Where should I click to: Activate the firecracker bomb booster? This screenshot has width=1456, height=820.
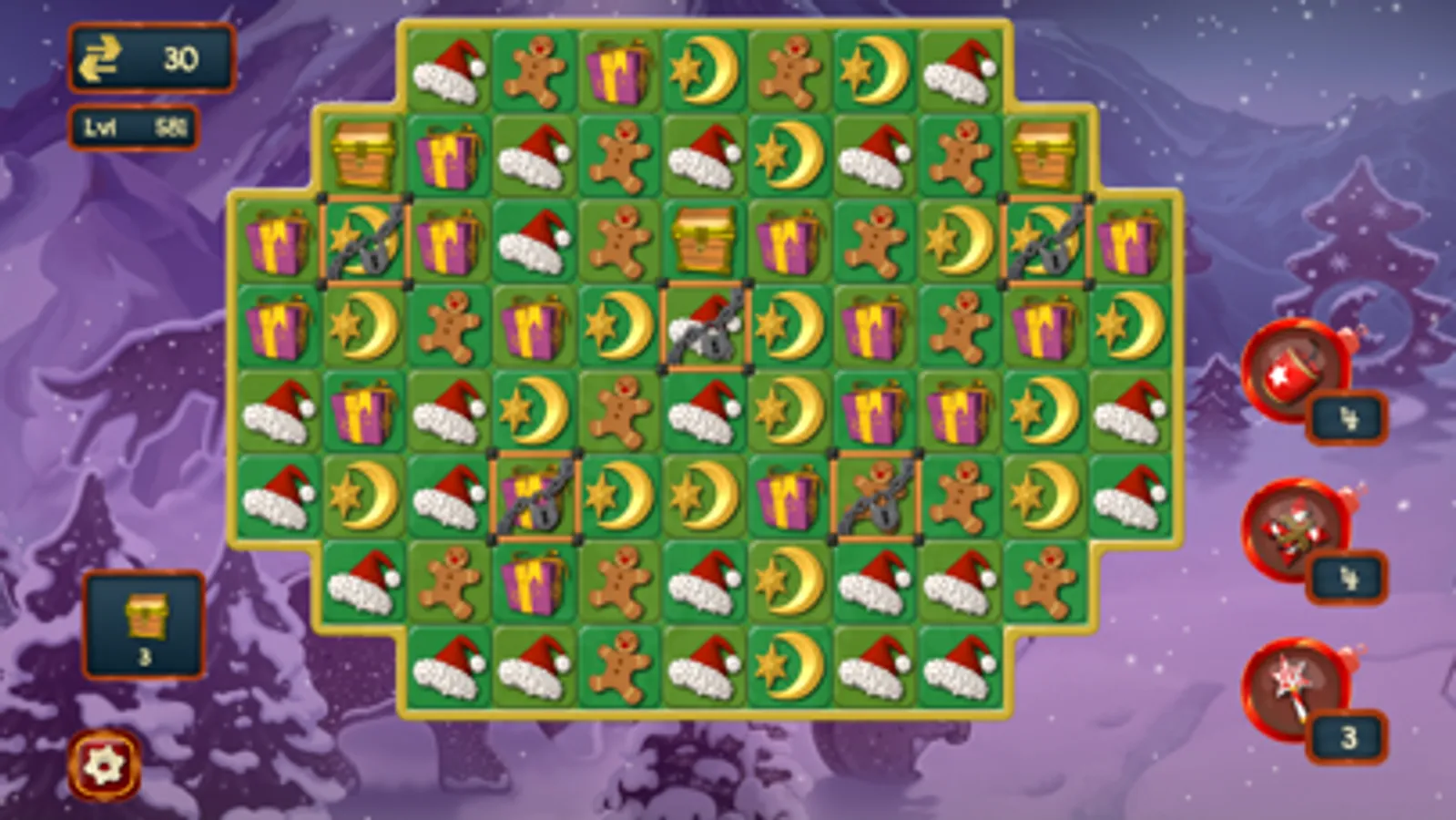click(1293, 369)
